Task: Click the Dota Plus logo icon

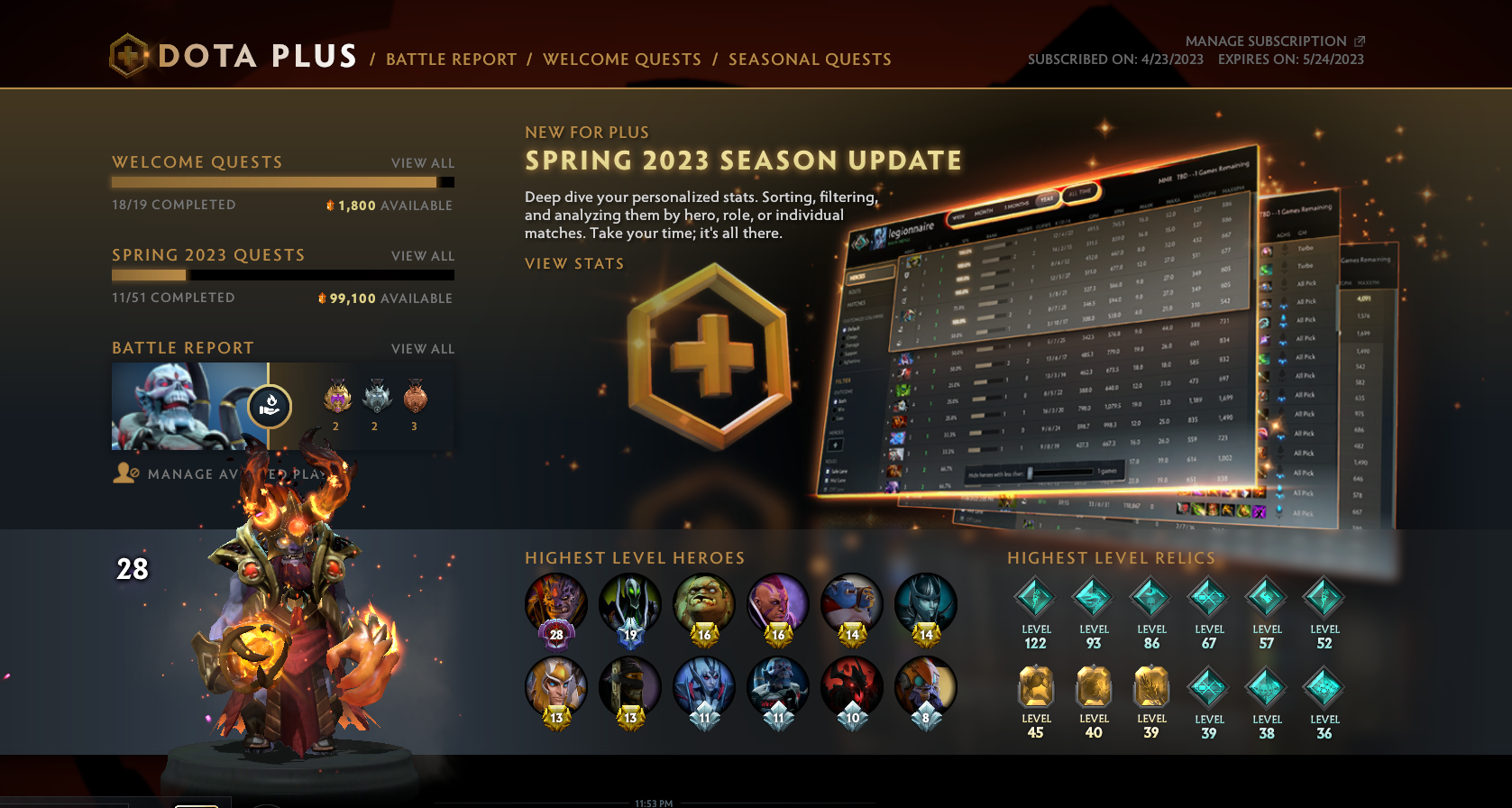Action: click(129, 55)
